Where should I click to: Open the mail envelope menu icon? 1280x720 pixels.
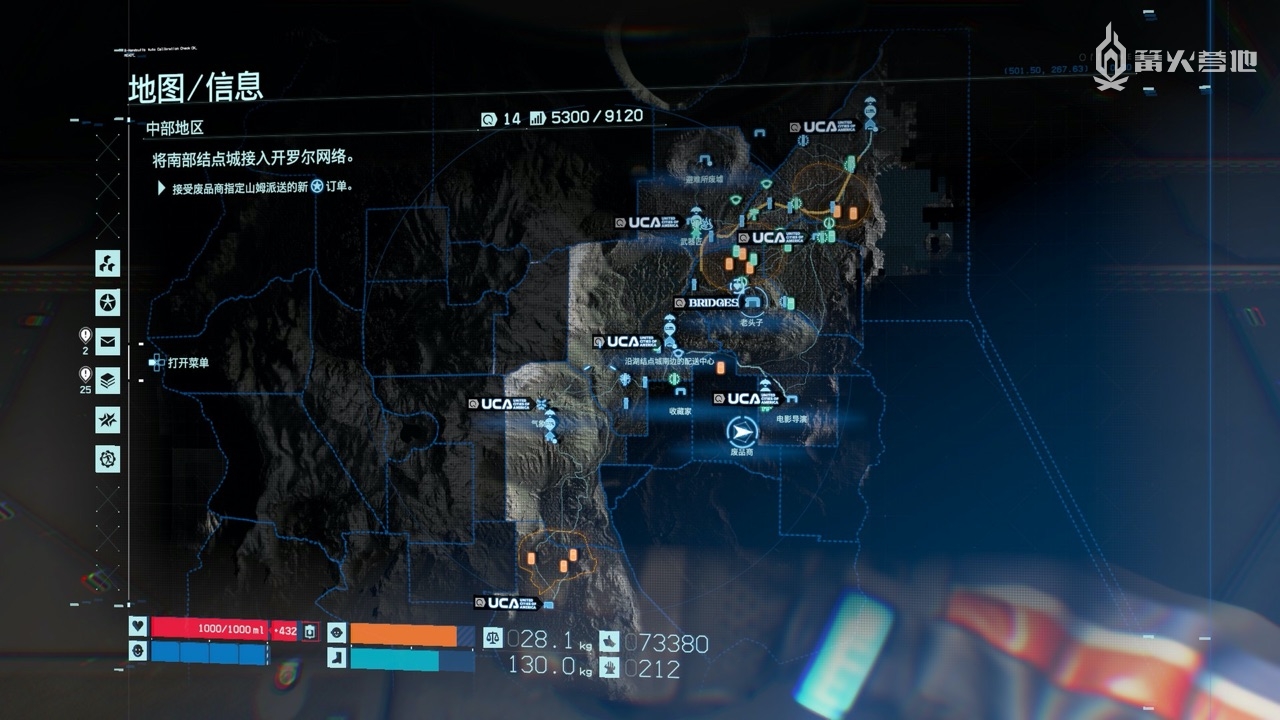click(x=107, y=342)
